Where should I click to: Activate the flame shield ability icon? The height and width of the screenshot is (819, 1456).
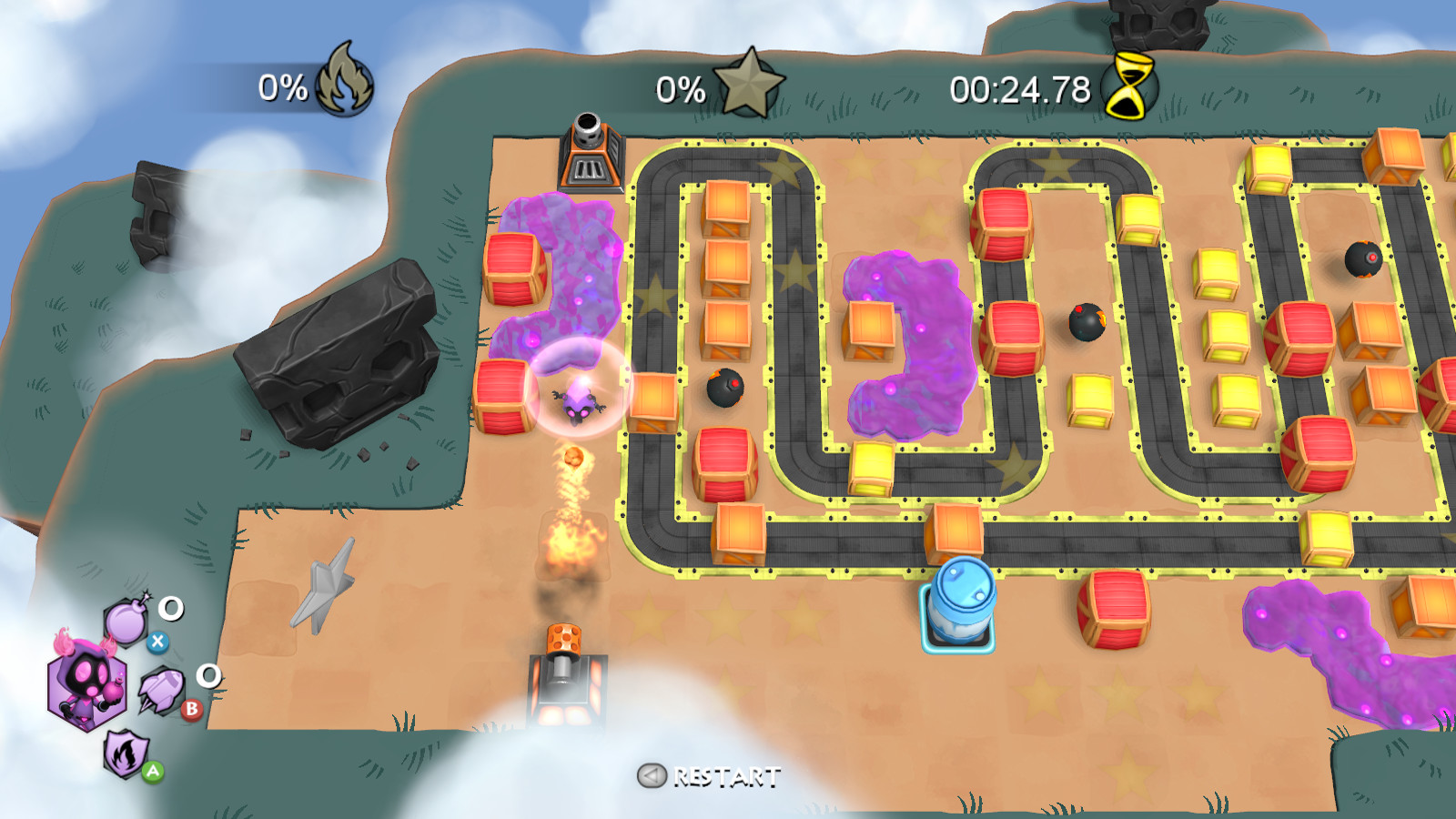tap(127, 753)
